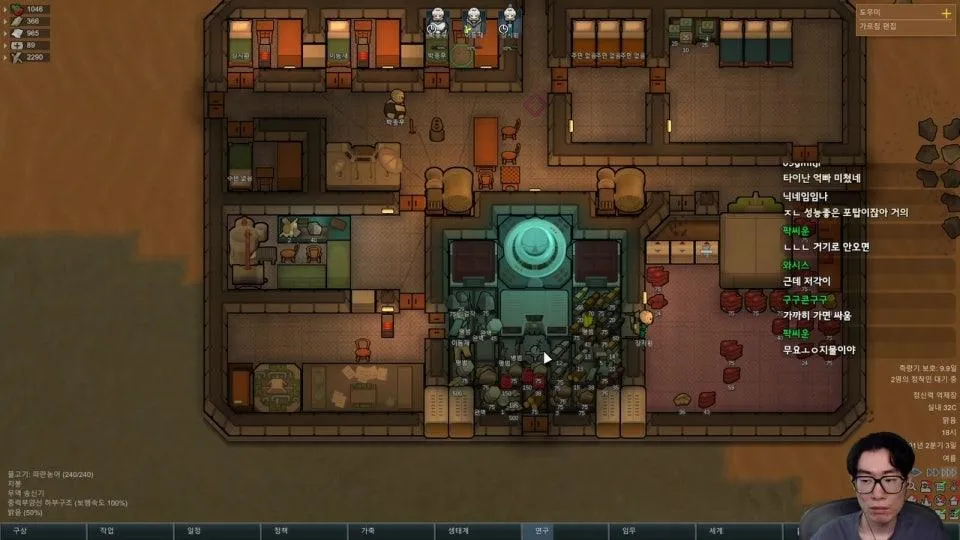Viewport: 960px width, 540px height.
Task: Click the video play button overlay
Action: pyautogui.click(x=547, y=357)
